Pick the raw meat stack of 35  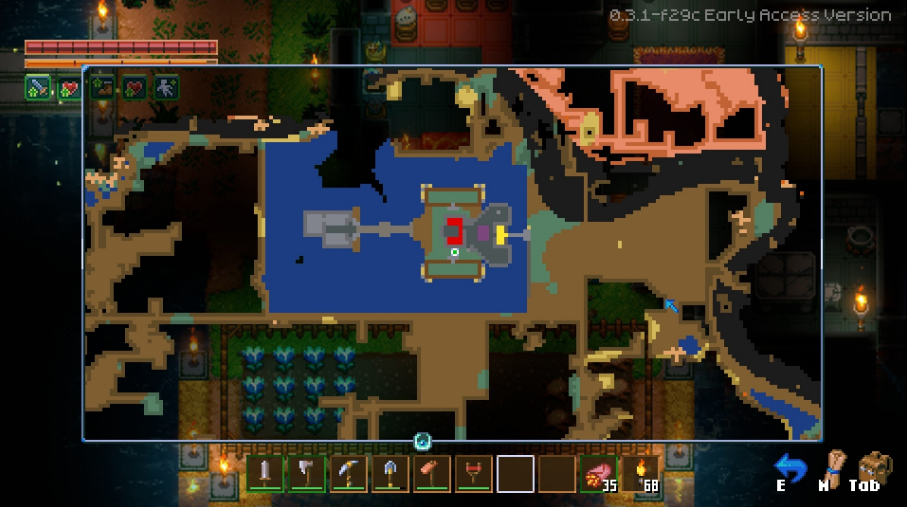coord(599,473)
